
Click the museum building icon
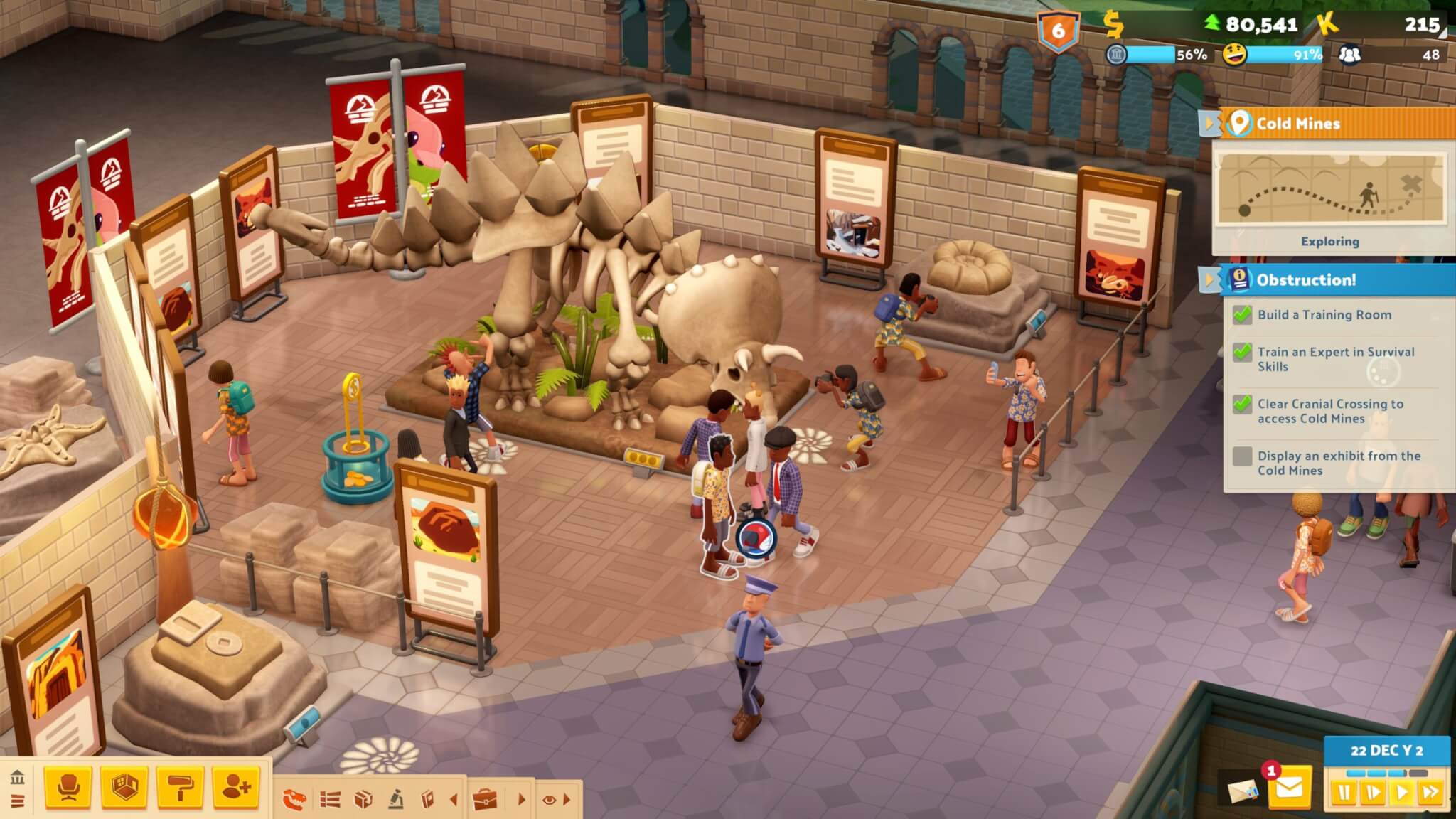[x=18, y=777]
